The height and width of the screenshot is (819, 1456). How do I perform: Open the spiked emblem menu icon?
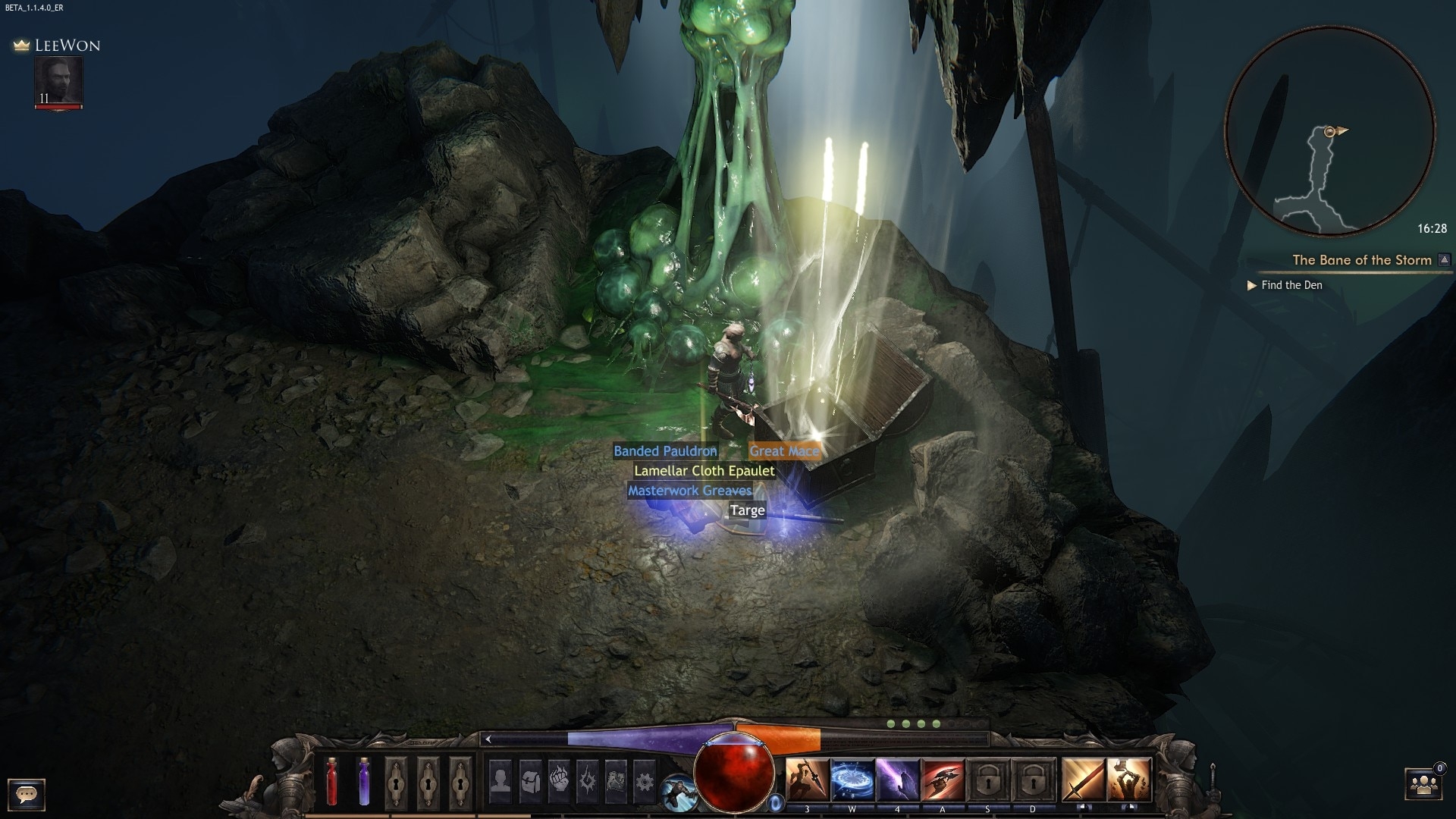click(588, 780)
